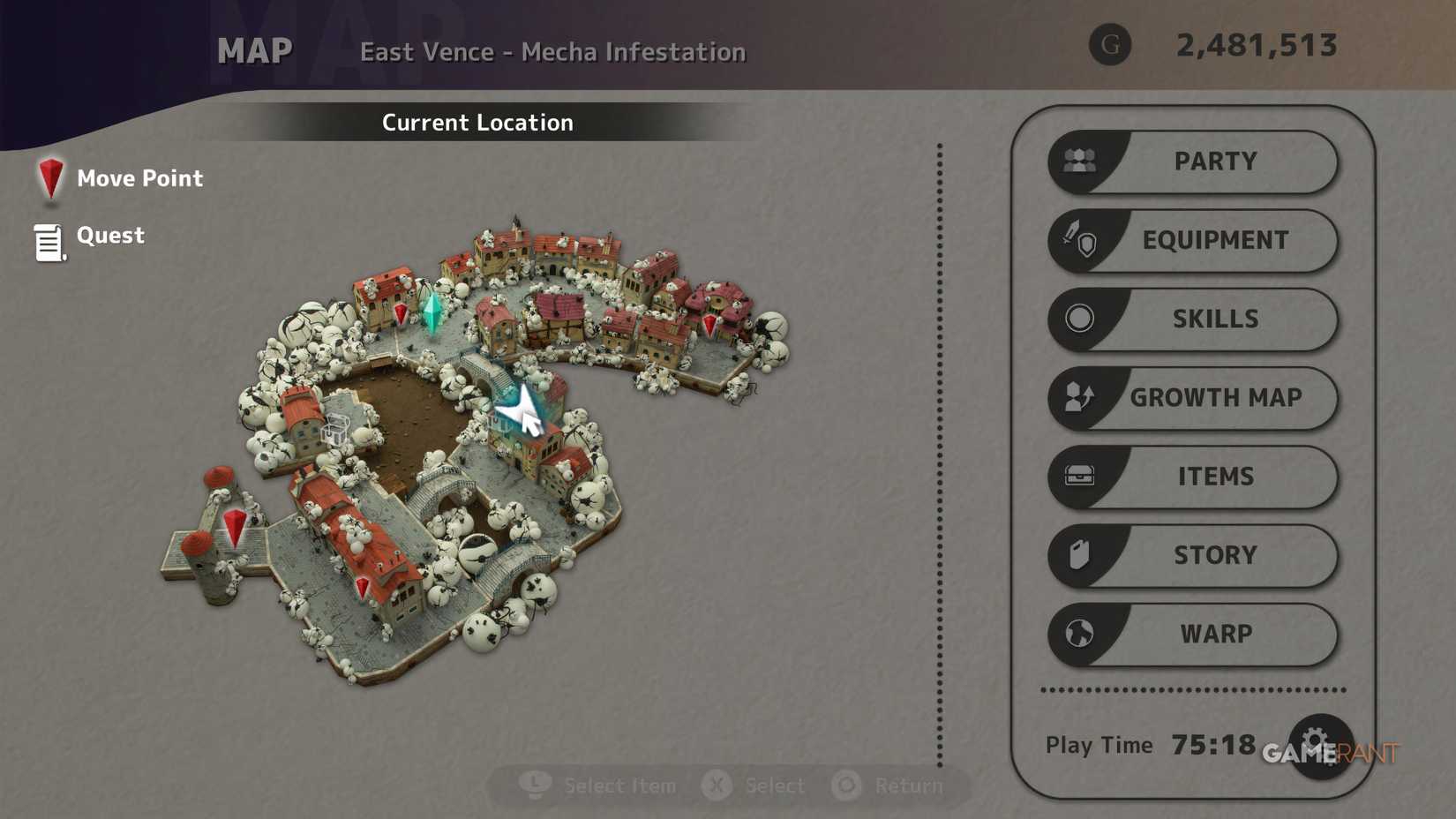Click the G currency coin icon
The width and height of the screenshot is (1456, 819).
(x=1109, y=45)
